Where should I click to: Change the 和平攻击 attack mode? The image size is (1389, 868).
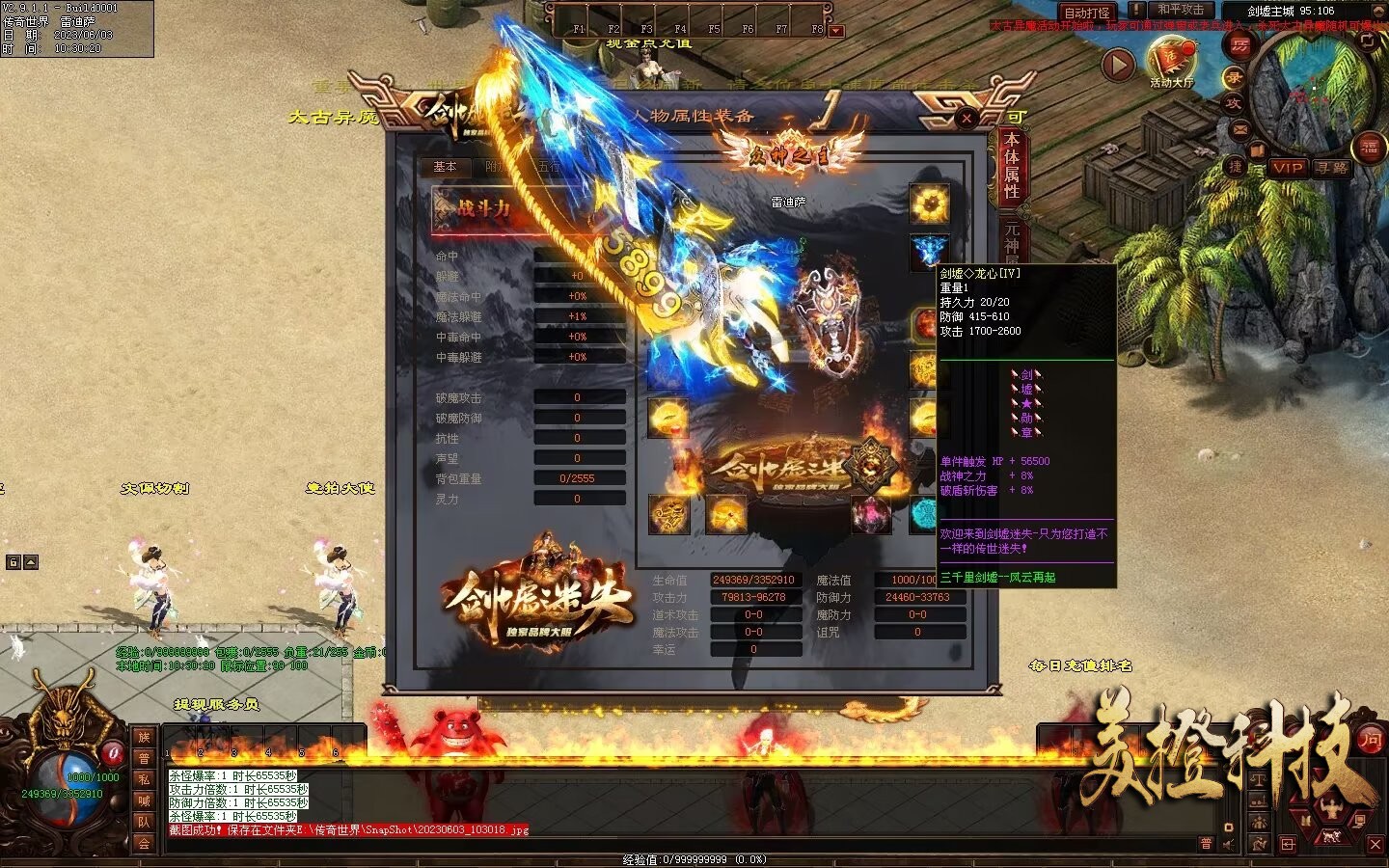(x=1180, y=11)
